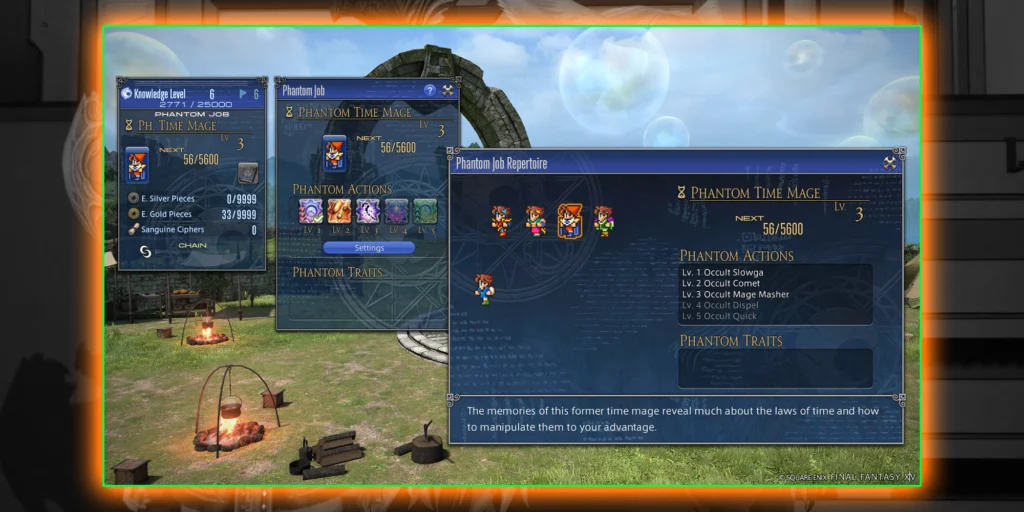
Task: Choose the blue-clothed job sprite on the lower row
Action: pos(484,288)
